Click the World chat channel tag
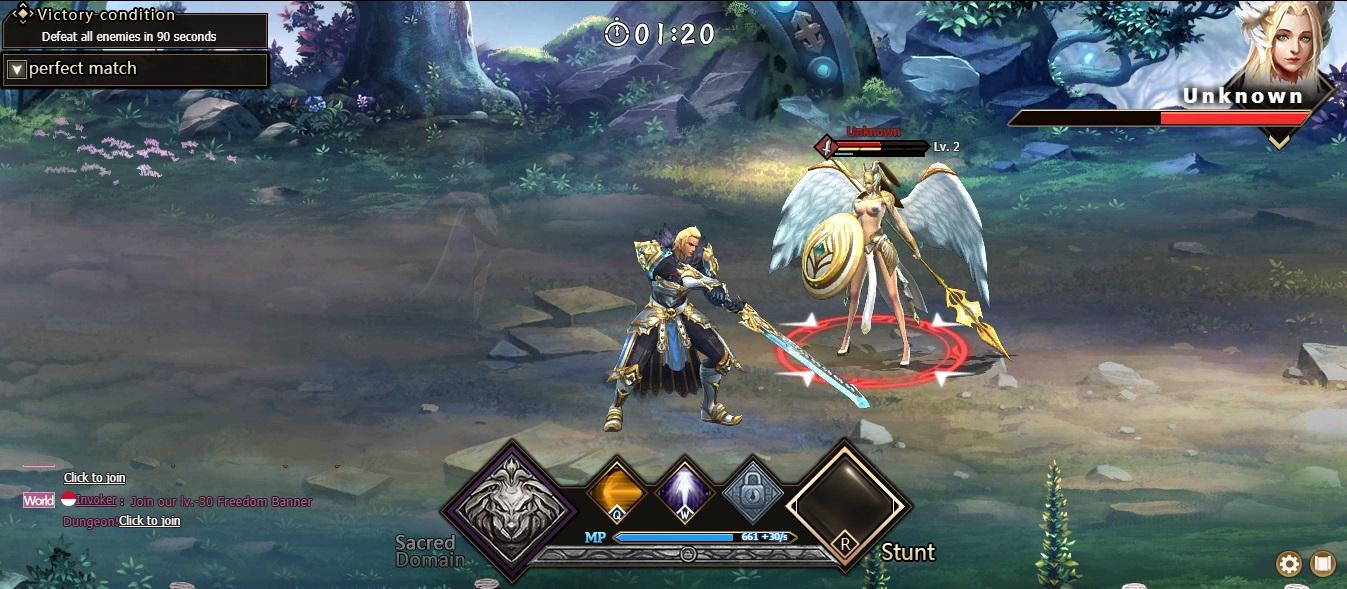The height and width of the screenshot is (589, 1347). 39,500
